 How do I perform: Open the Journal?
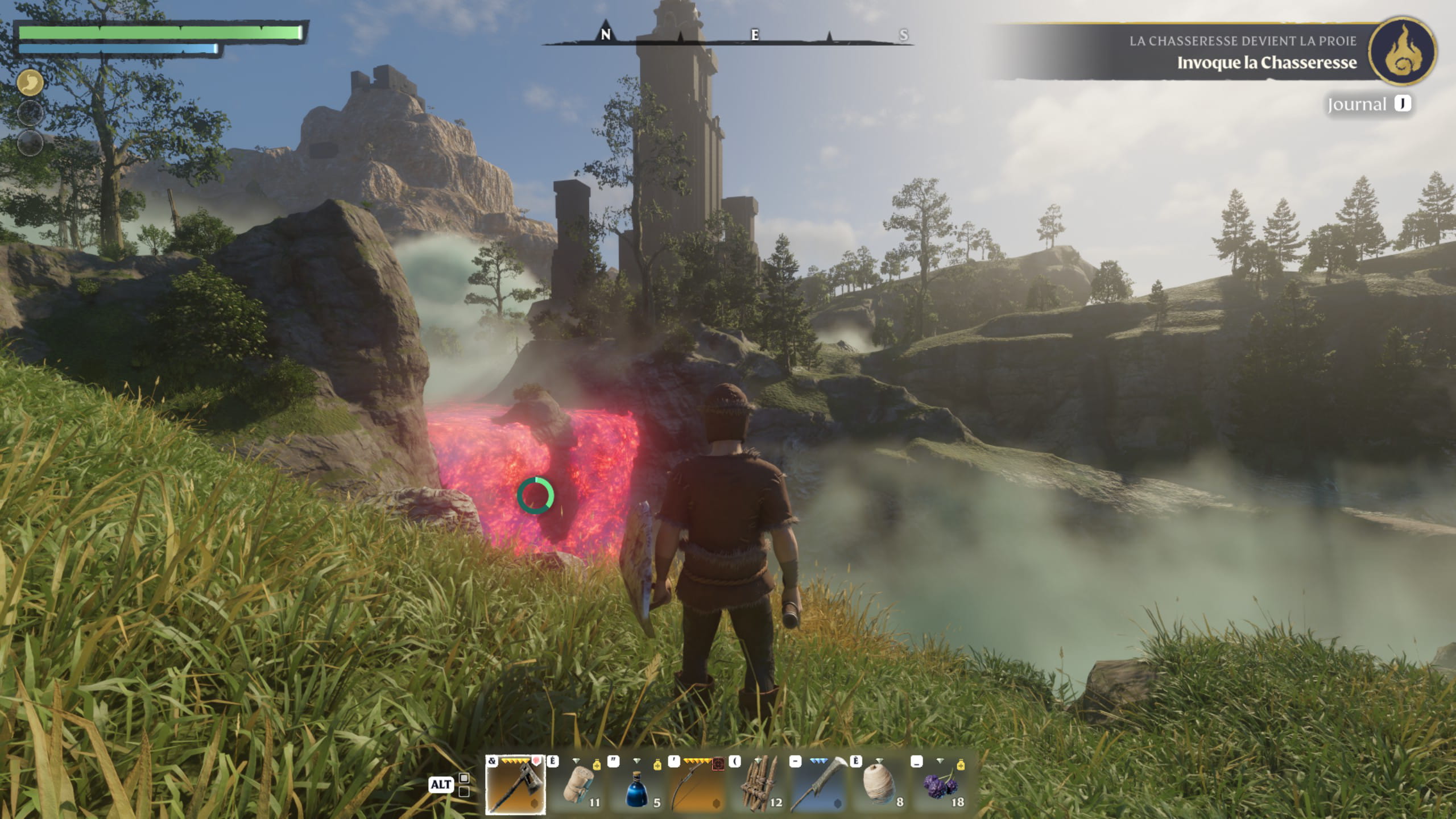pos(1368,104)
